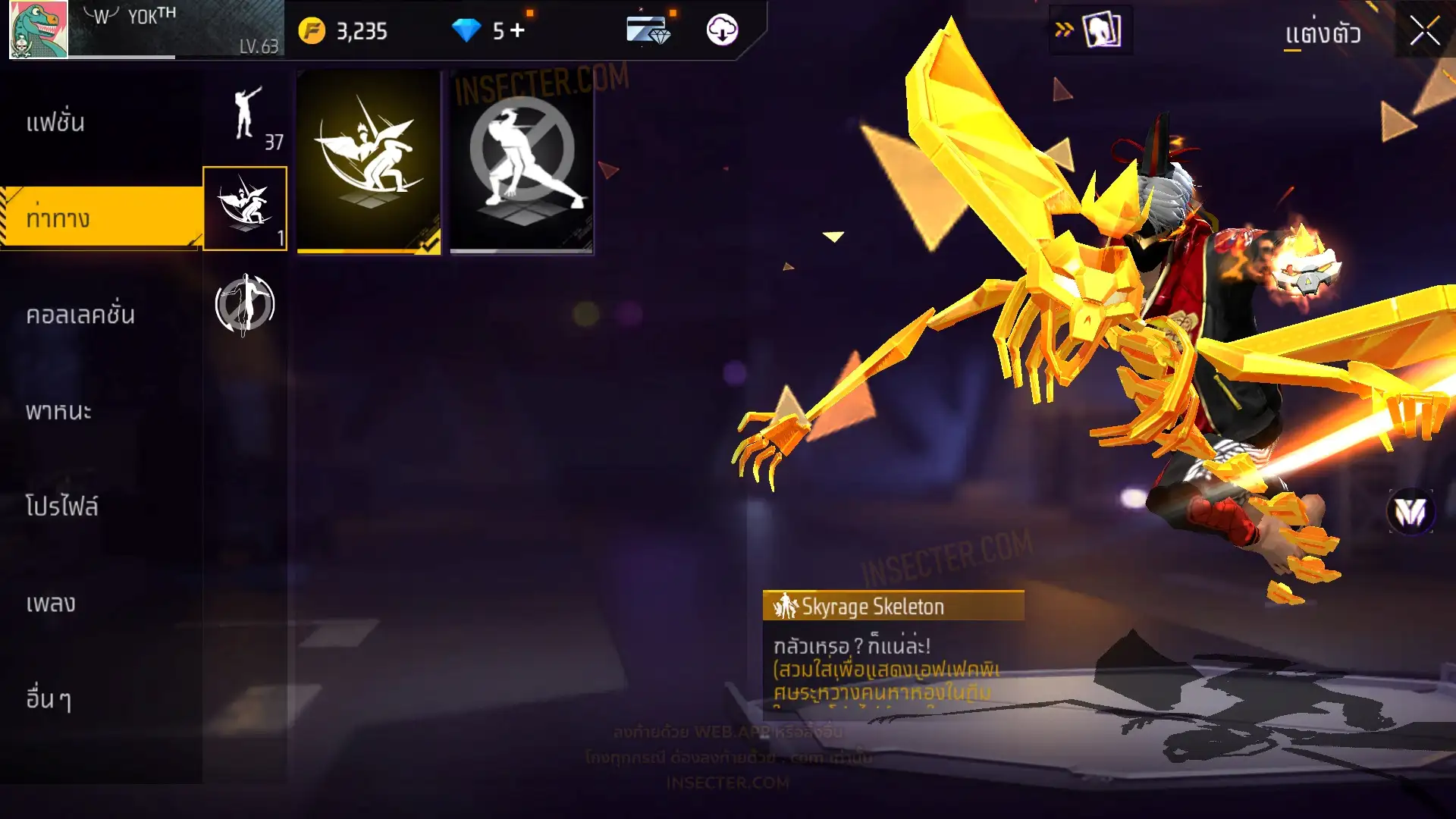Open the พาหนะ category
The width and height of the screenshot is (1456, 819).
click(x=58, y=411)
